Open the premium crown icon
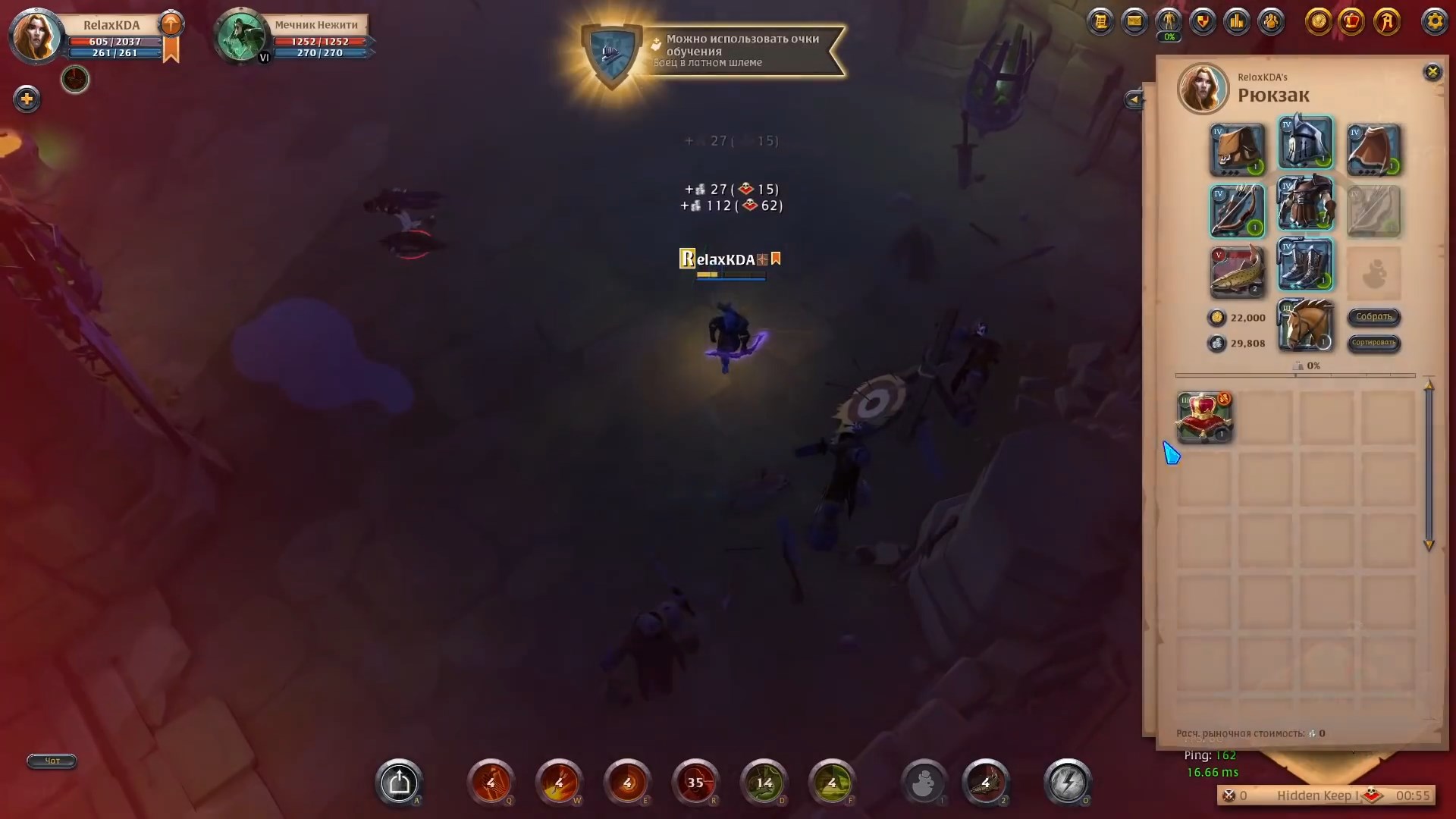Image resolution: width=1456 pixels, height=819 pixels. pyautogui.click(x=1352, y=21)
